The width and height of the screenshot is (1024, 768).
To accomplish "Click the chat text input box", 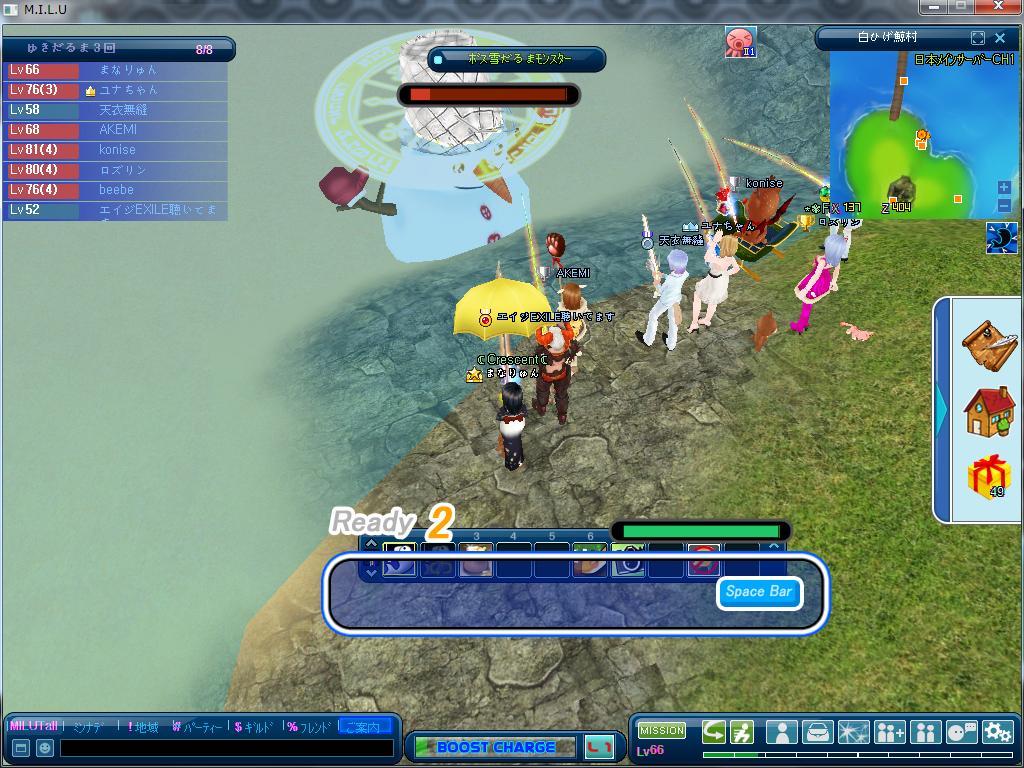I will coord(227,748).
